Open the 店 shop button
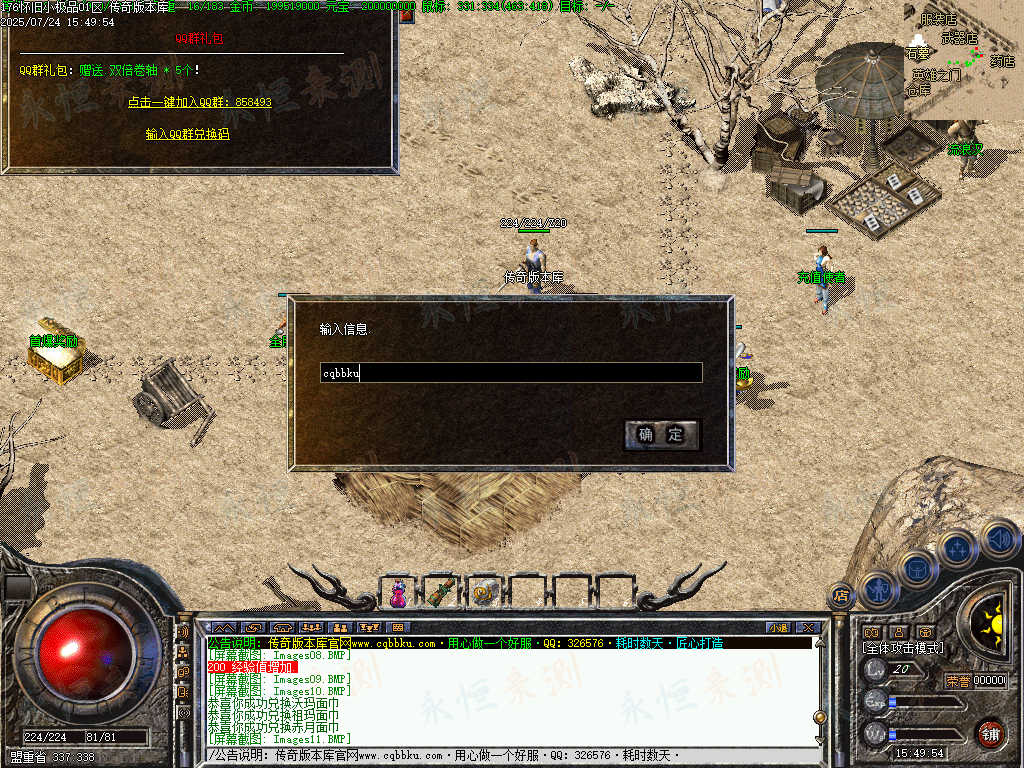The height and width of the screenshot is (768, 1024). pos(841,595)
